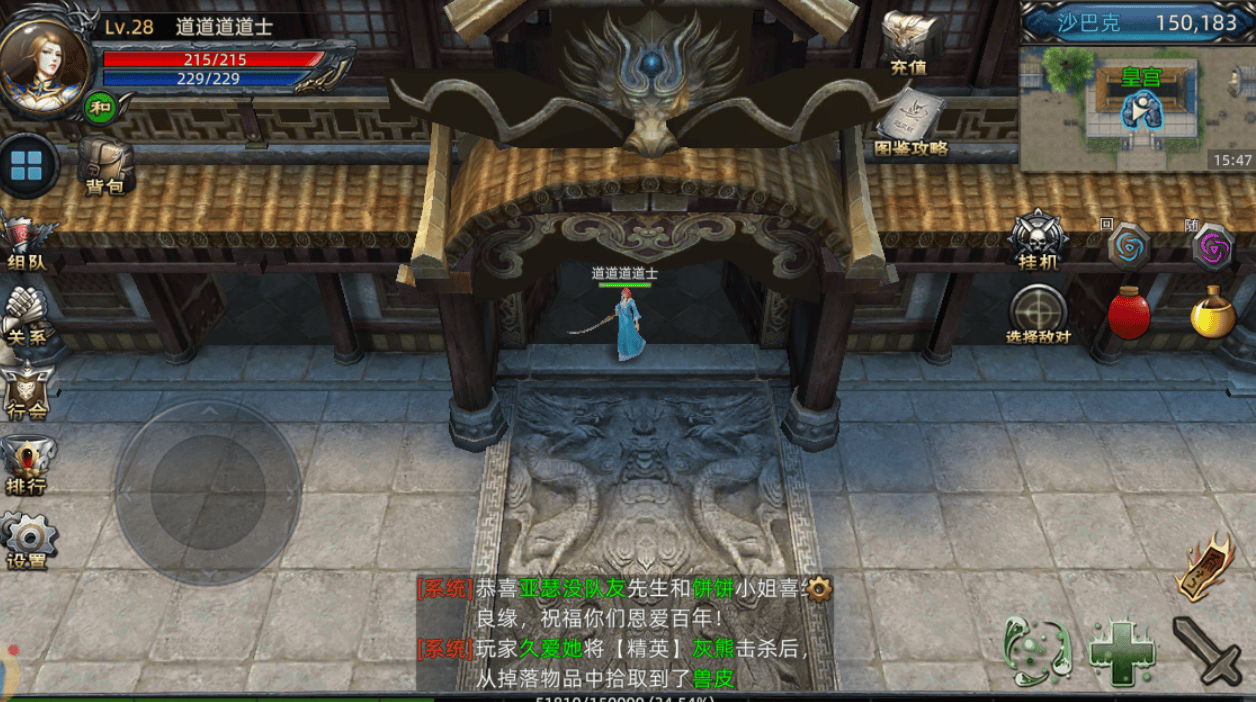This screenshot has height=702, width=1256.
Task: Tap the player portrait avatar
Action: (x=45, y=60)
